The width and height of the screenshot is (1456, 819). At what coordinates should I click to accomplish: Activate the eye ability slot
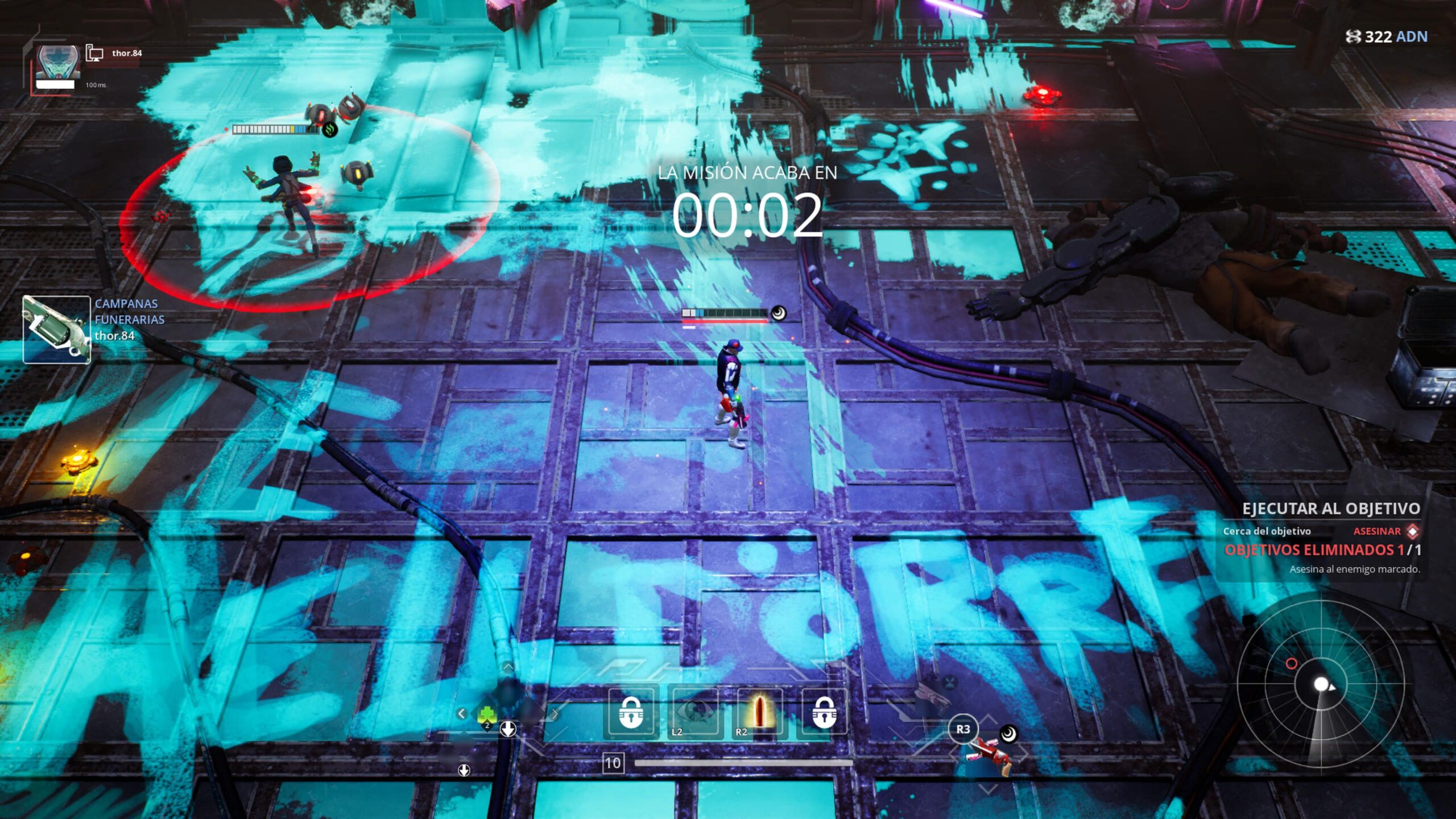[x=694, y=712]
